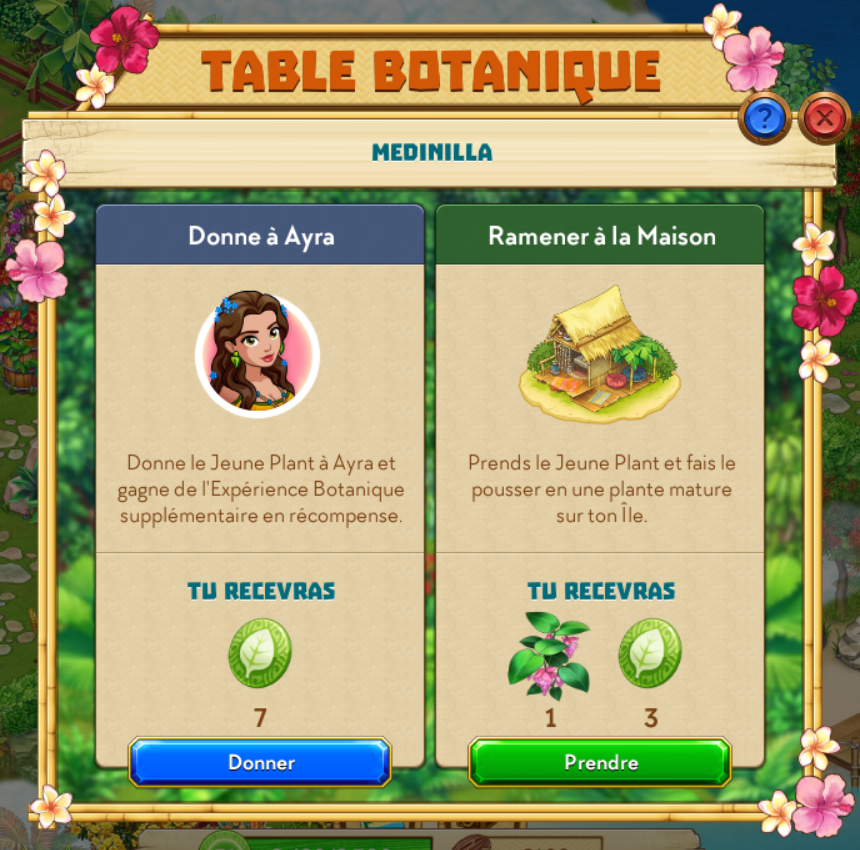Image resolution: width=860 pixels, height=850 pixels.
Task: Click the blue Donner button
Action: pyautogui.click(x=260, y=763)
